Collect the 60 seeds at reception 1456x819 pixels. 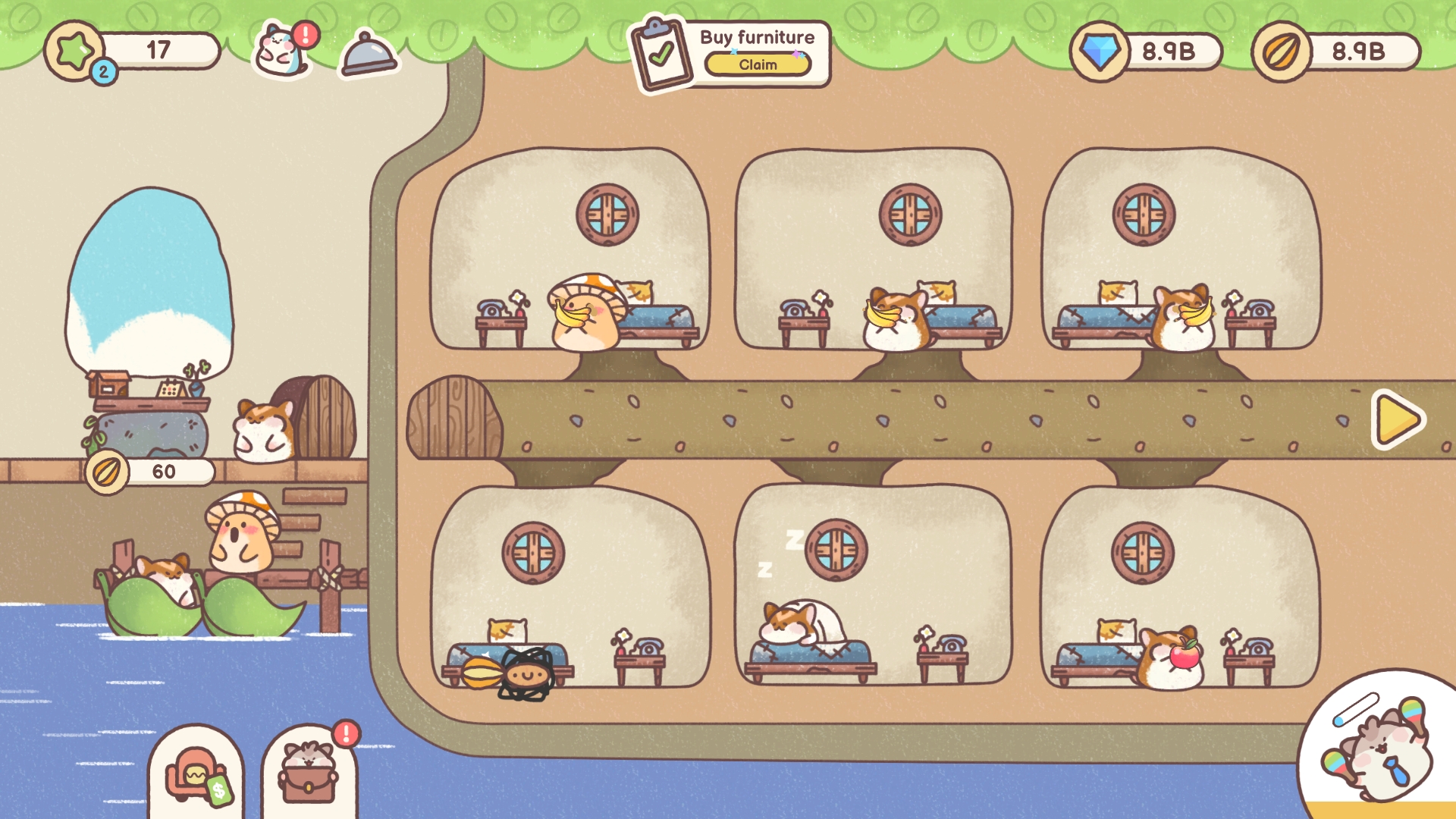pyautogui.click(x=150, y=472)
